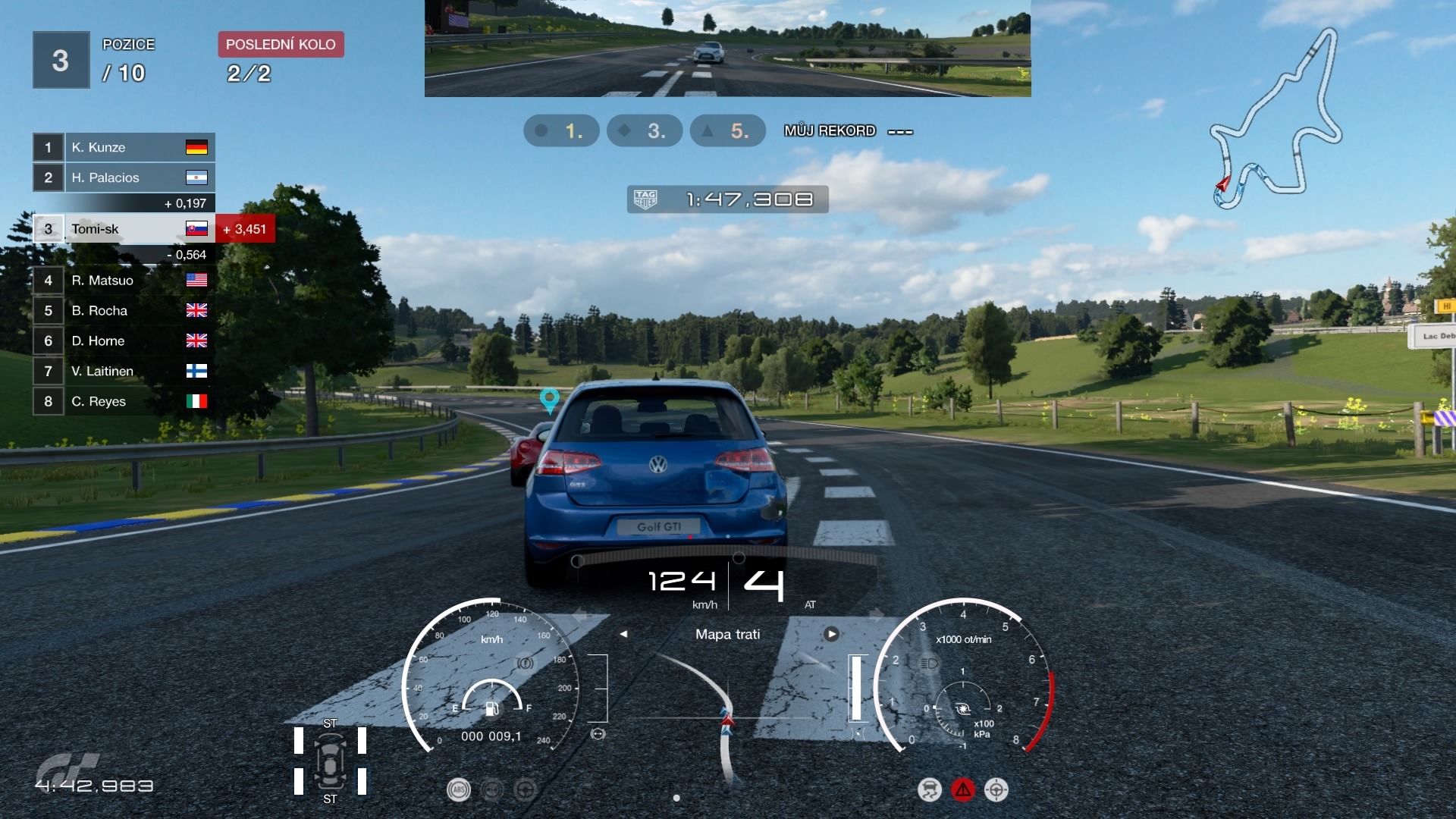Image resolution: width=1456 pixels, height=819 pixels.
Task: Toggle the traction control skid icon
Action: click(929, 790)
